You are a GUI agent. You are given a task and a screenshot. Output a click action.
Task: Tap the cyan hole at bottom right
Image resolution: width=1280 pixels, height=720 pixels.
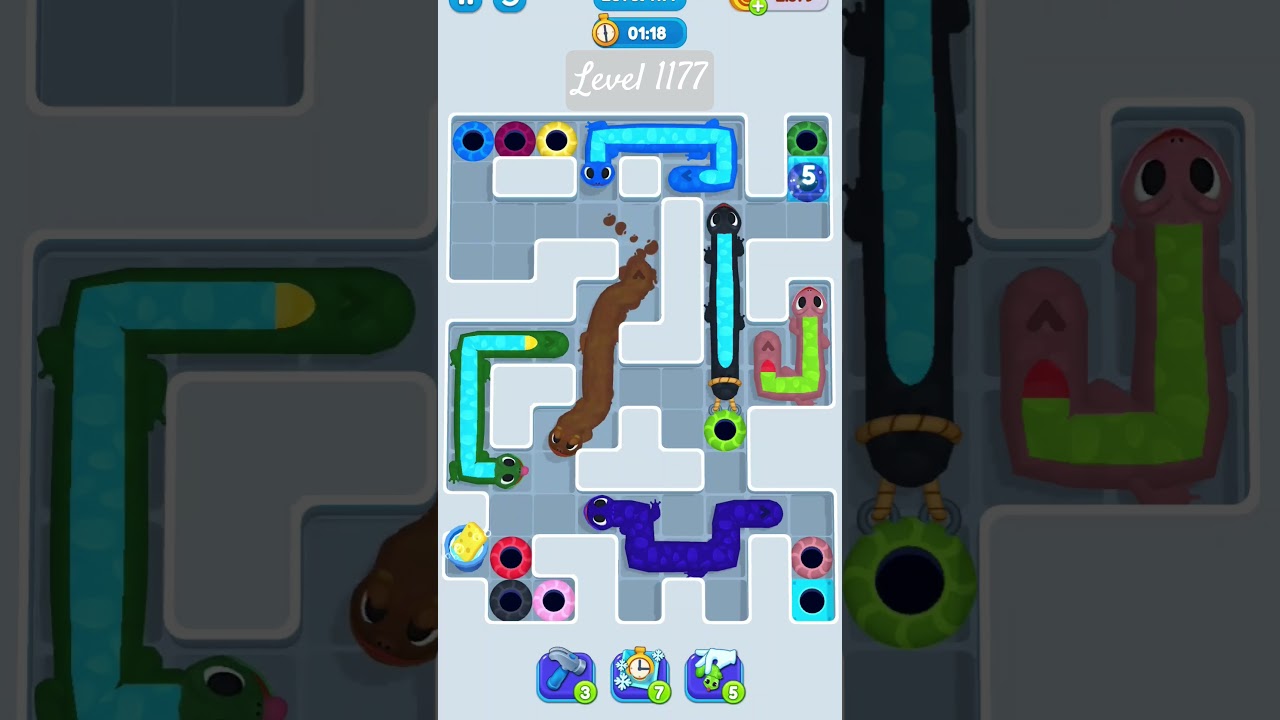tap(813, 601)
